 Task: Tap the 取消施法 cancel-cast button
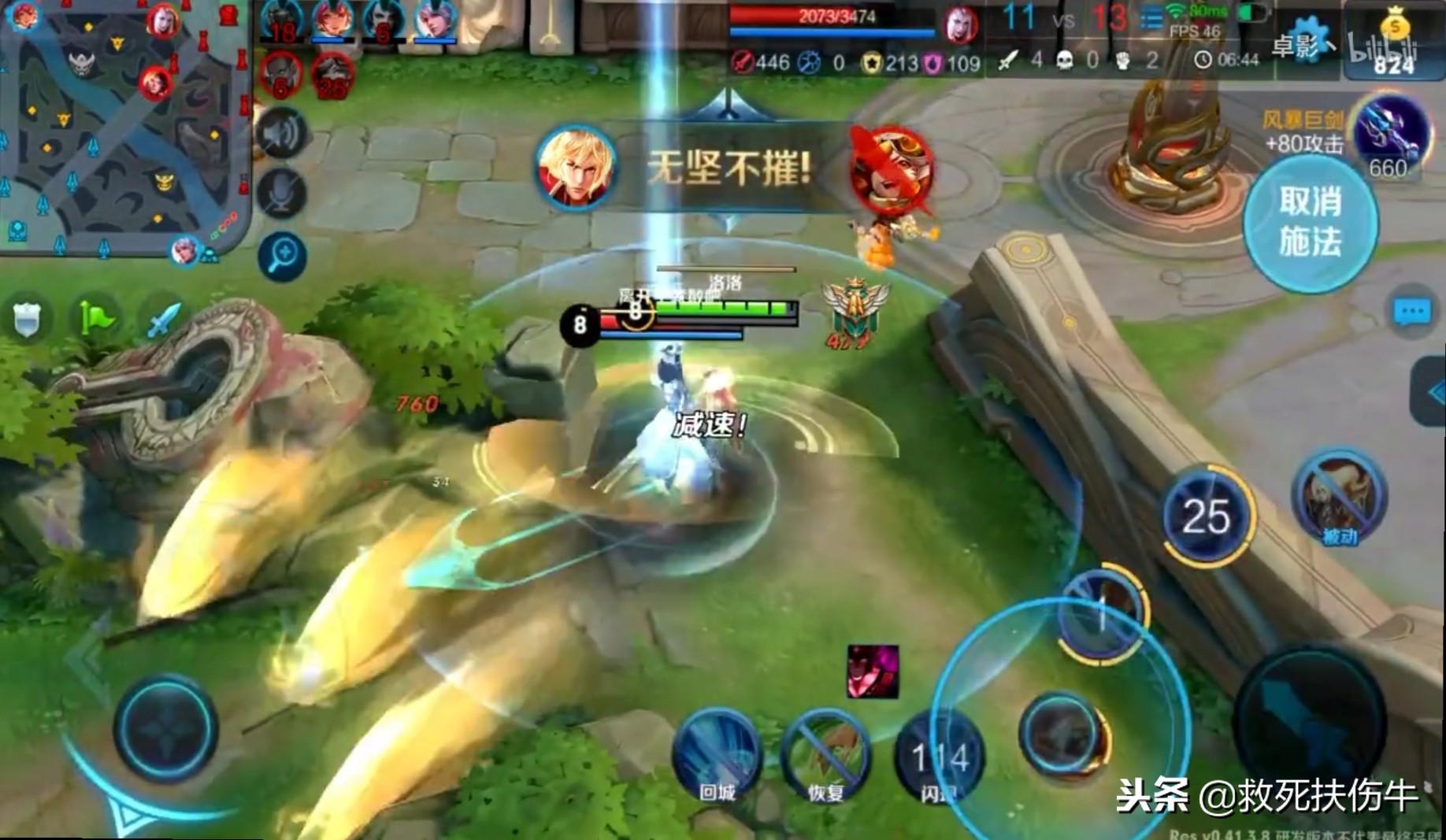[1310, 221]
